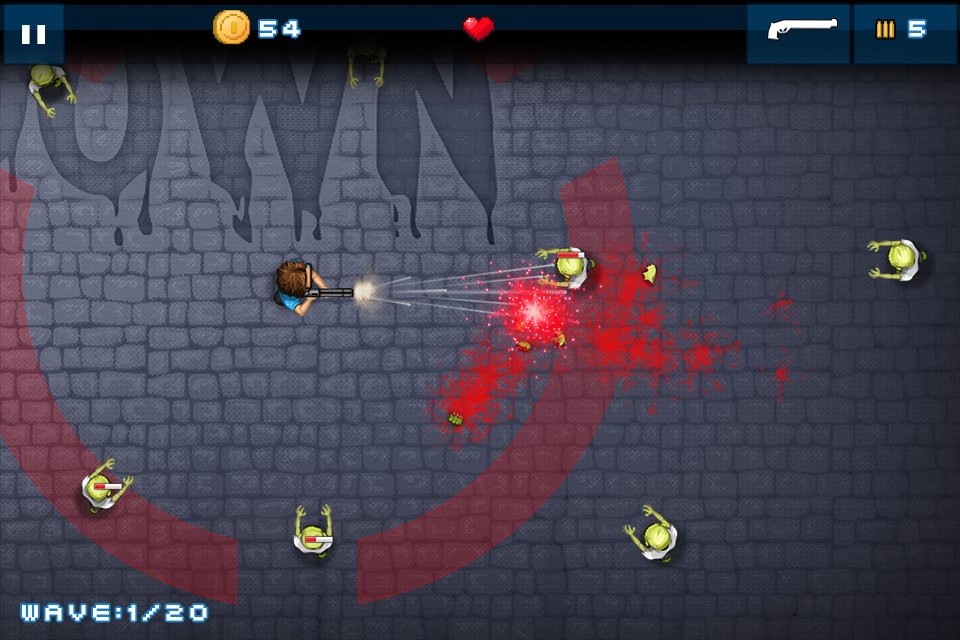The image size is (960, 640).
Task: Pause the game
Action: tap(33, 34)
